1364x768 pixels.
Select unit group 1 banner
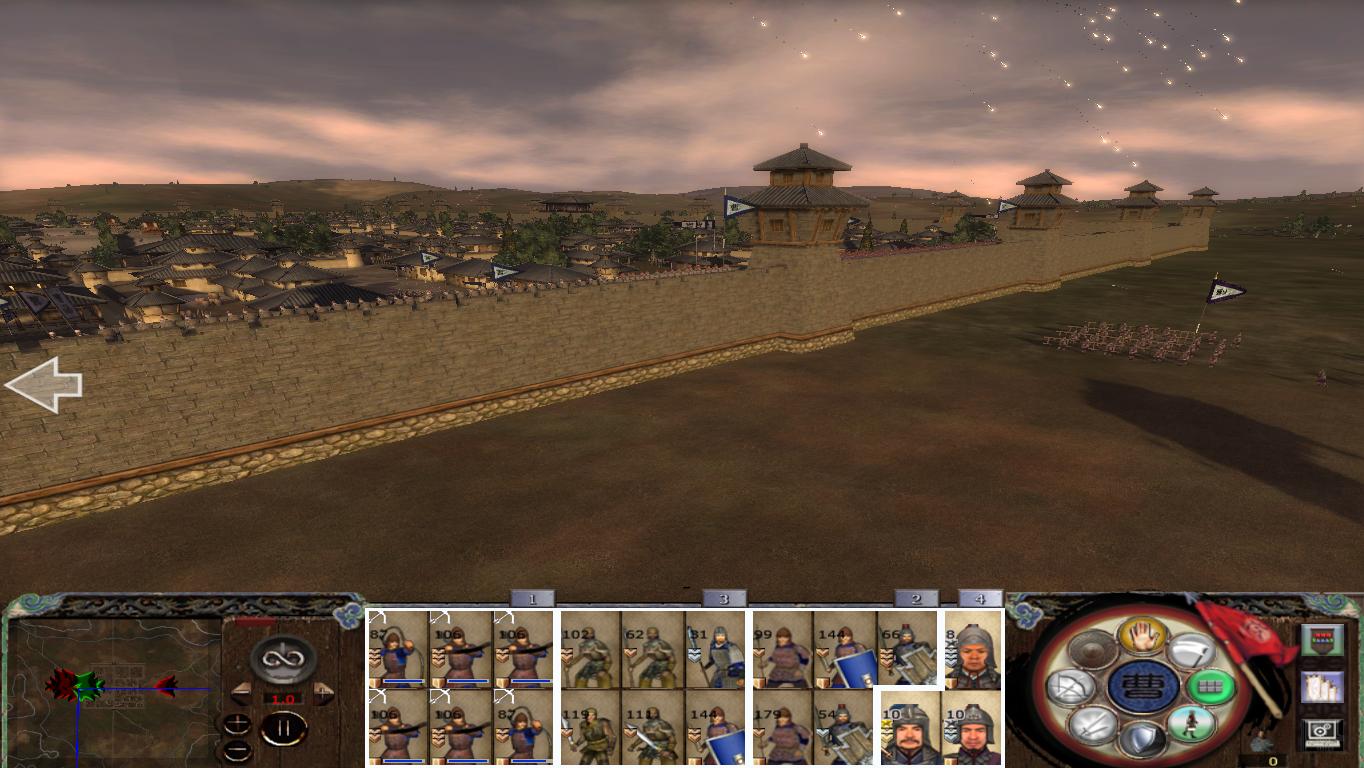[530, 597]
